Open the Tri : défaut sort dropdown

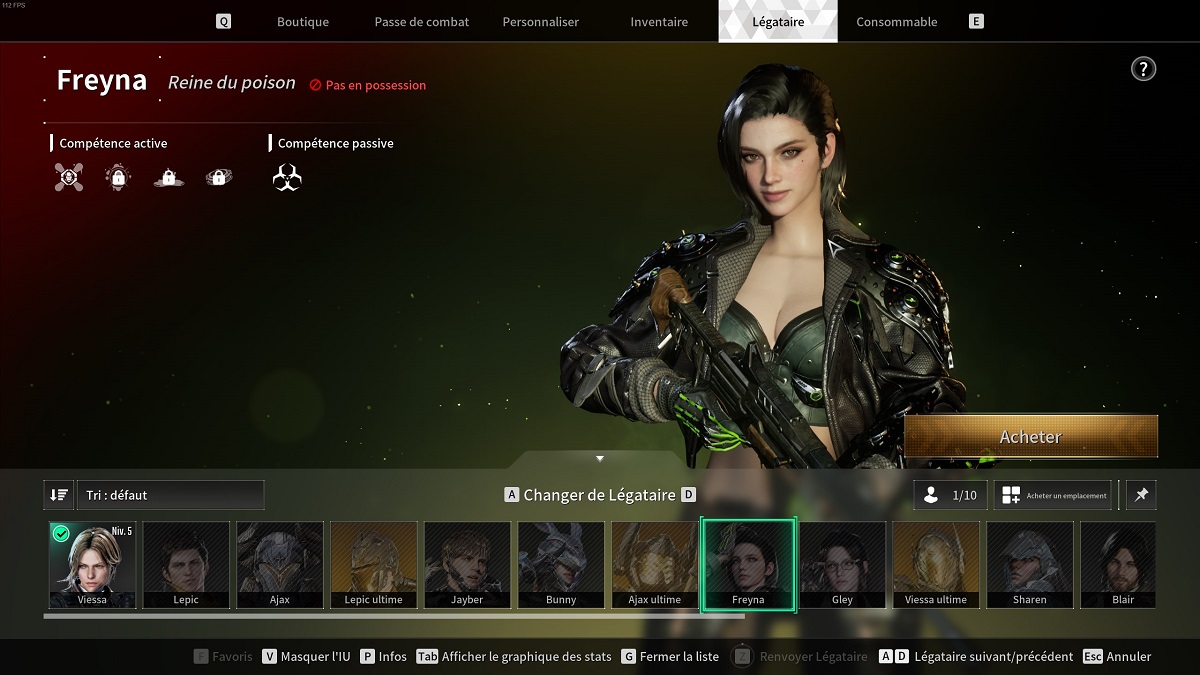tap(170, 495)
